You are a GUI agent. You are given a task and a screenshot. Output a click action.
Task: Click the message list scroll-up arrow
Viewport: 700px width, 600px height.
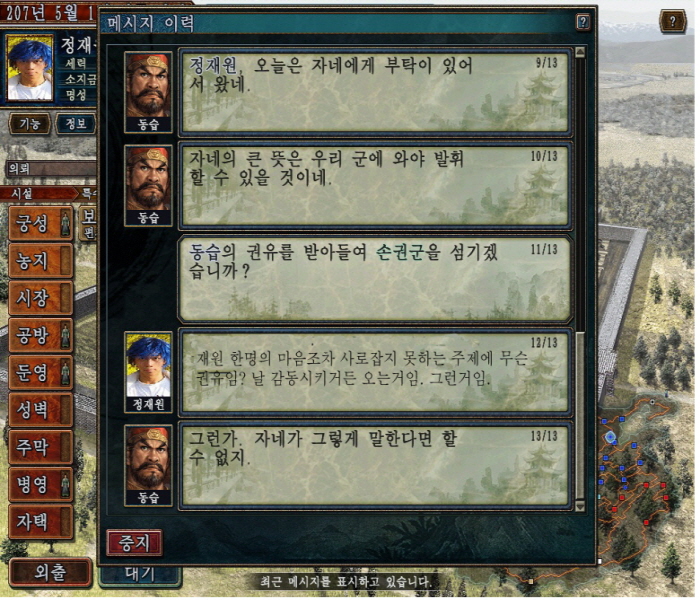click(580, 53)
